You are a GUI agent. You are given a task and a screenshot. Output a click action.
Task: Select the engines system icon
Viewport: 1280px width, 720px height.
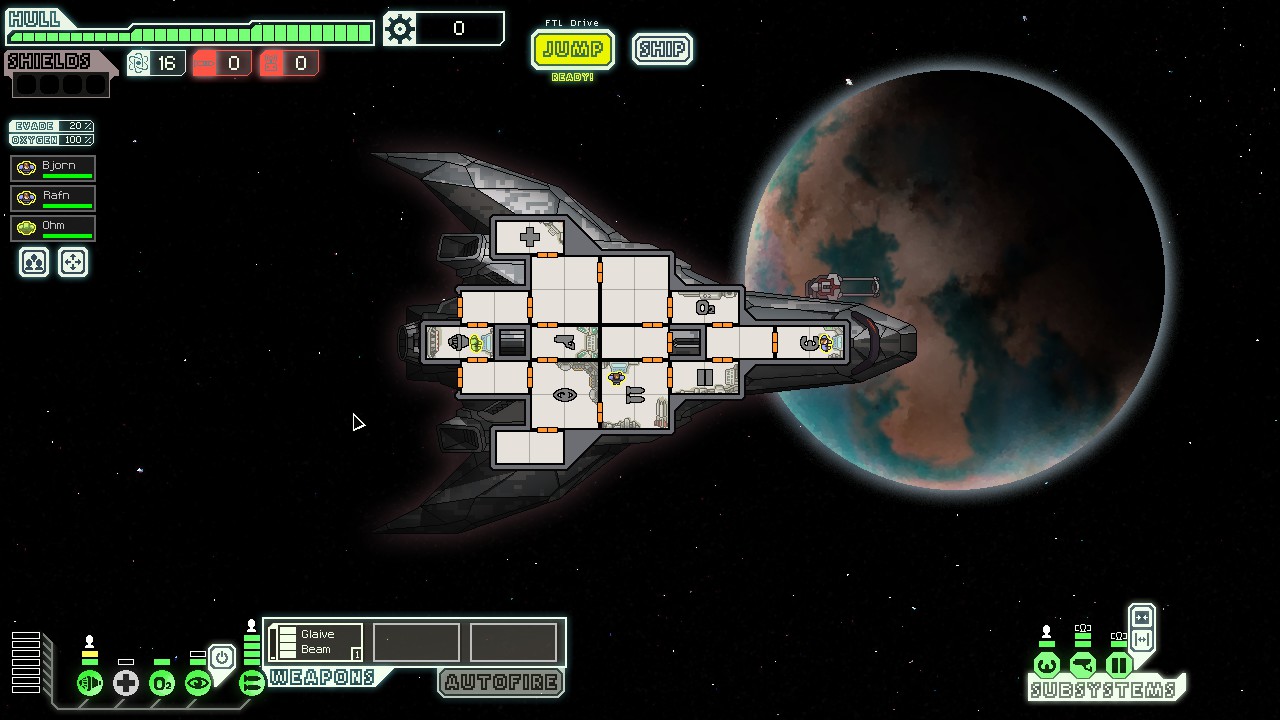click(x=90, y=683)
